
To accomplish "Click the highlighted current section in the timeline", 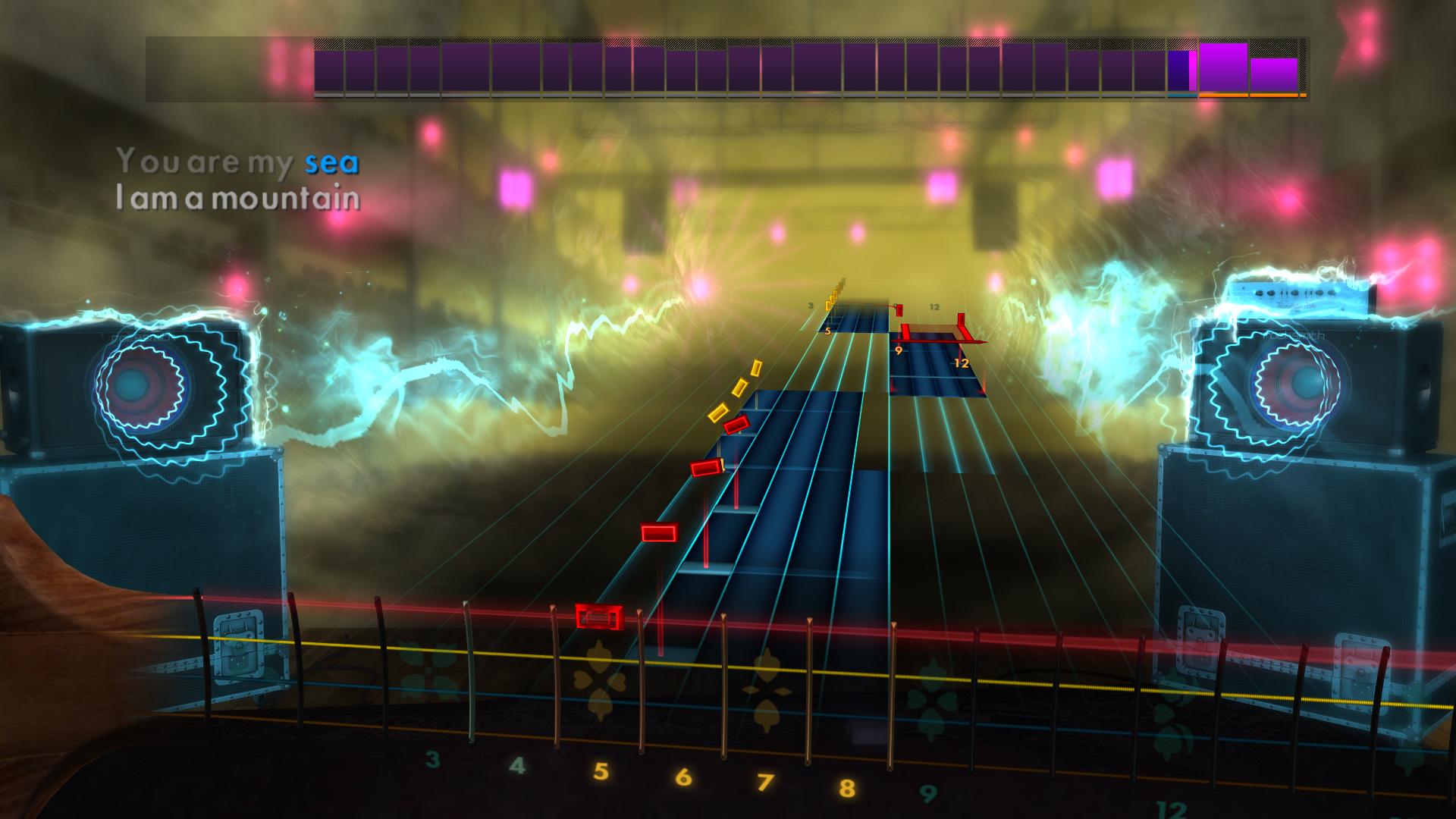I will (1181, 72).
